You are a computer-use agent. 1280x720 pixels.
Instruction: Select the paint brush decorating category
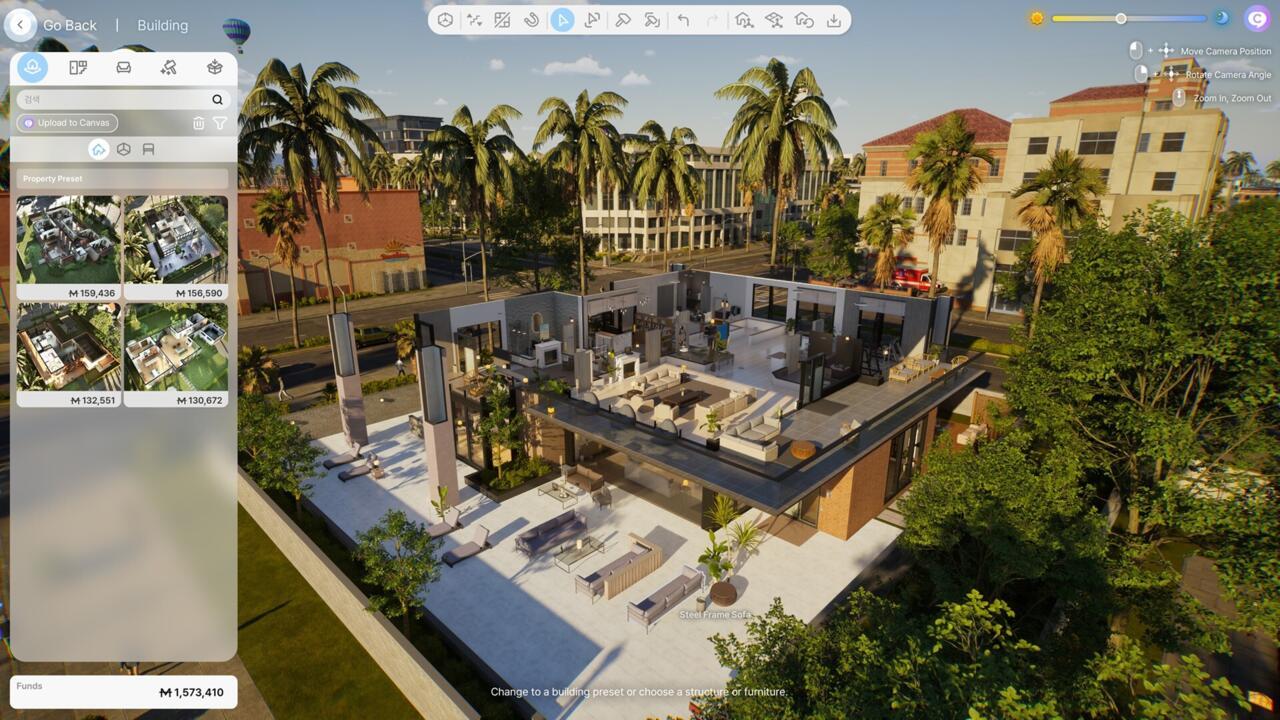coord(170,68)
